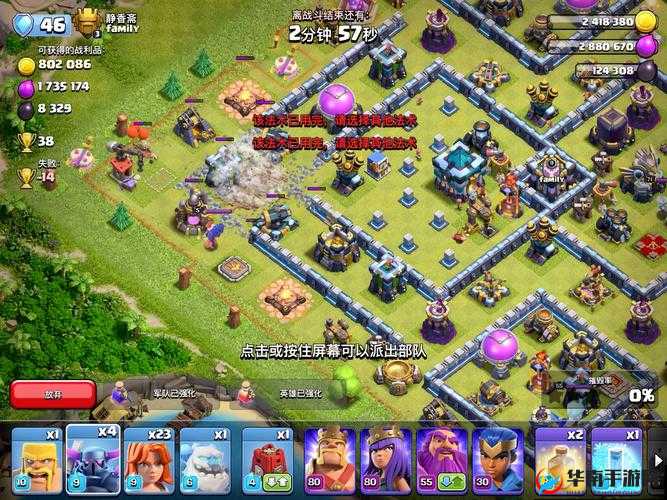
Task: Select the Barbarian troop card
Action: tap(34, 462)
